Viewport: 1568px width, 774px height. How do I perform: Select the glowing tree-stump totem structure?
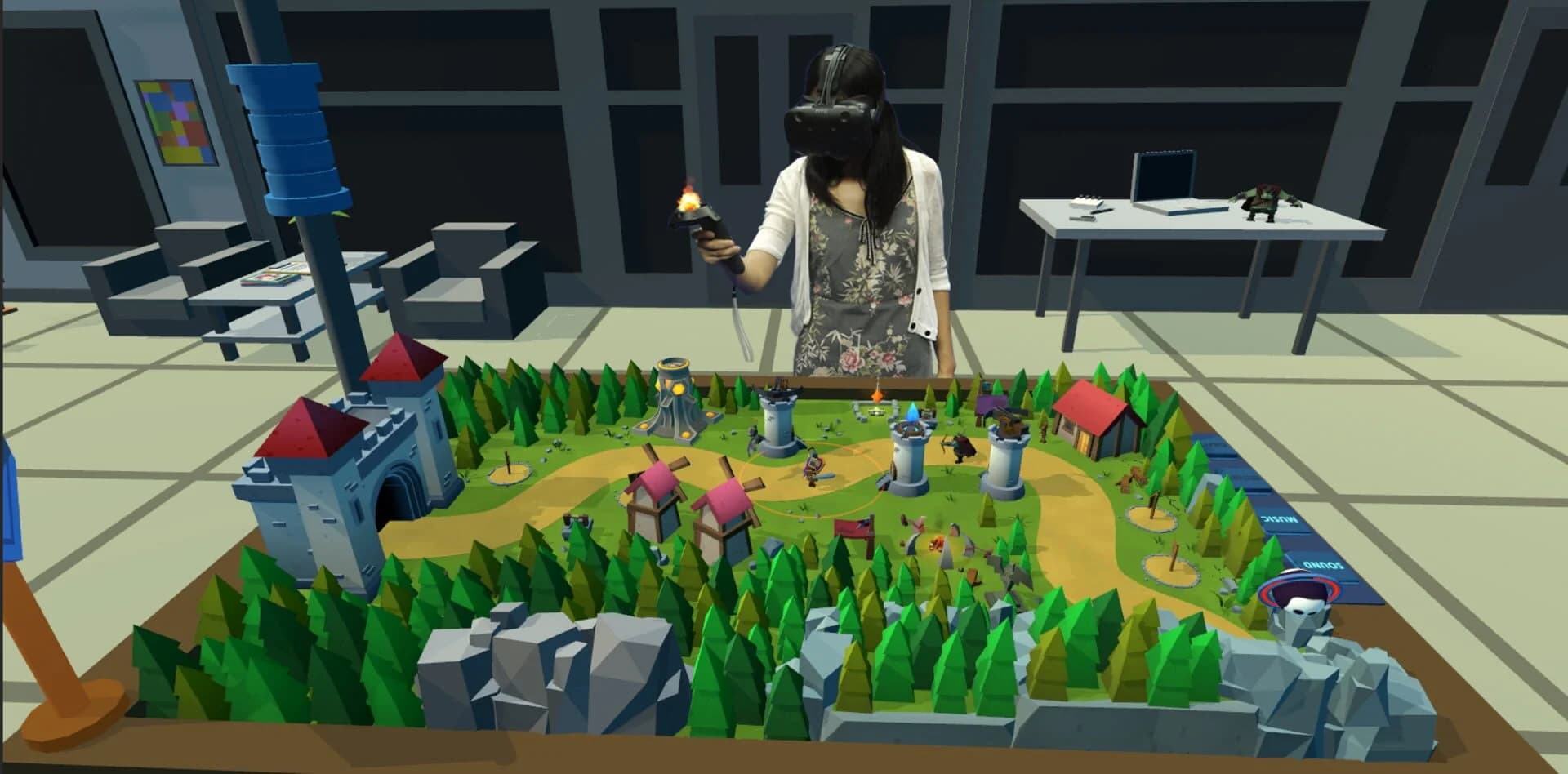pos(671,400)
